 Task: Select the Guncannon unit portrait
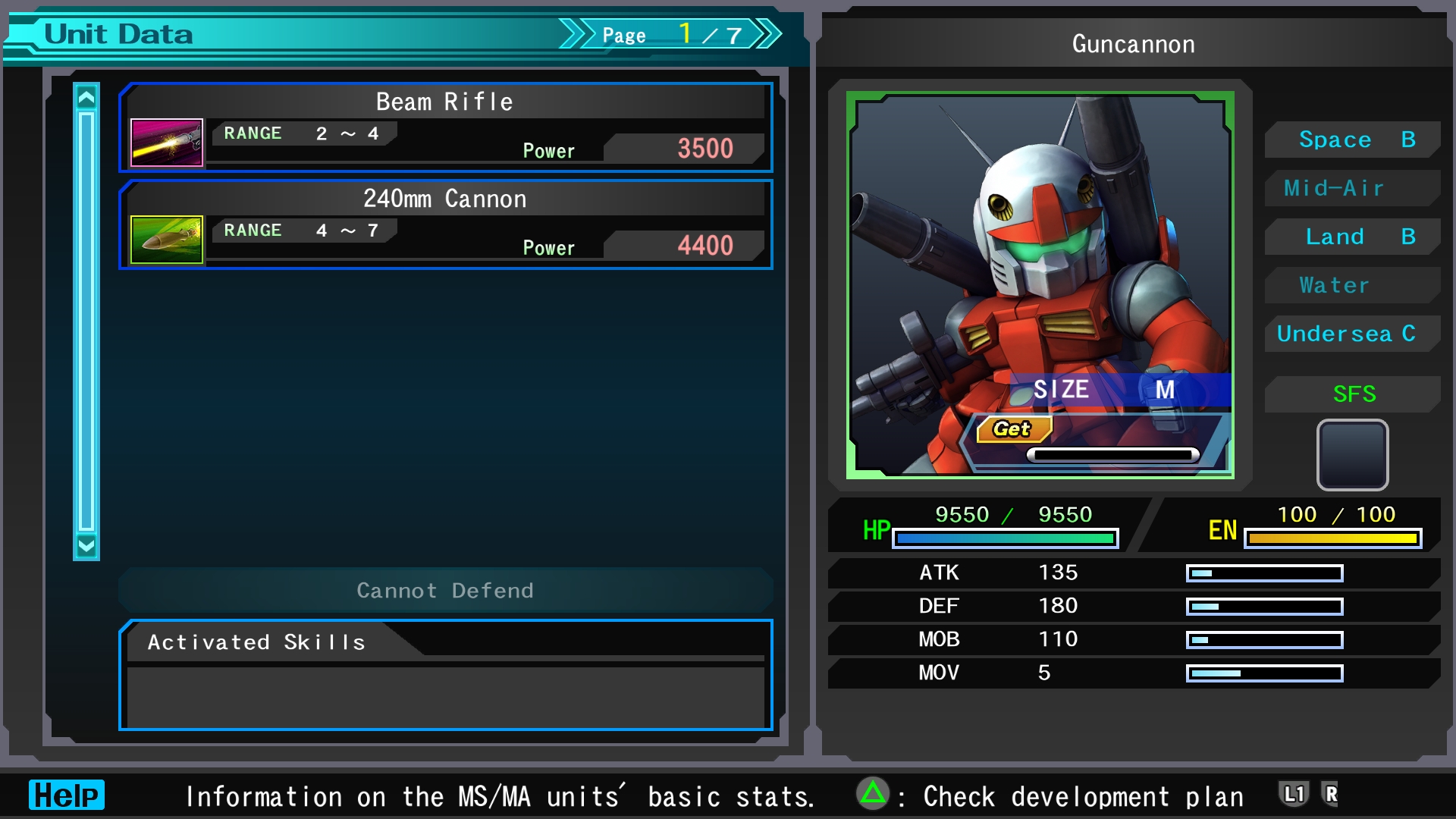click(1040, 285)
